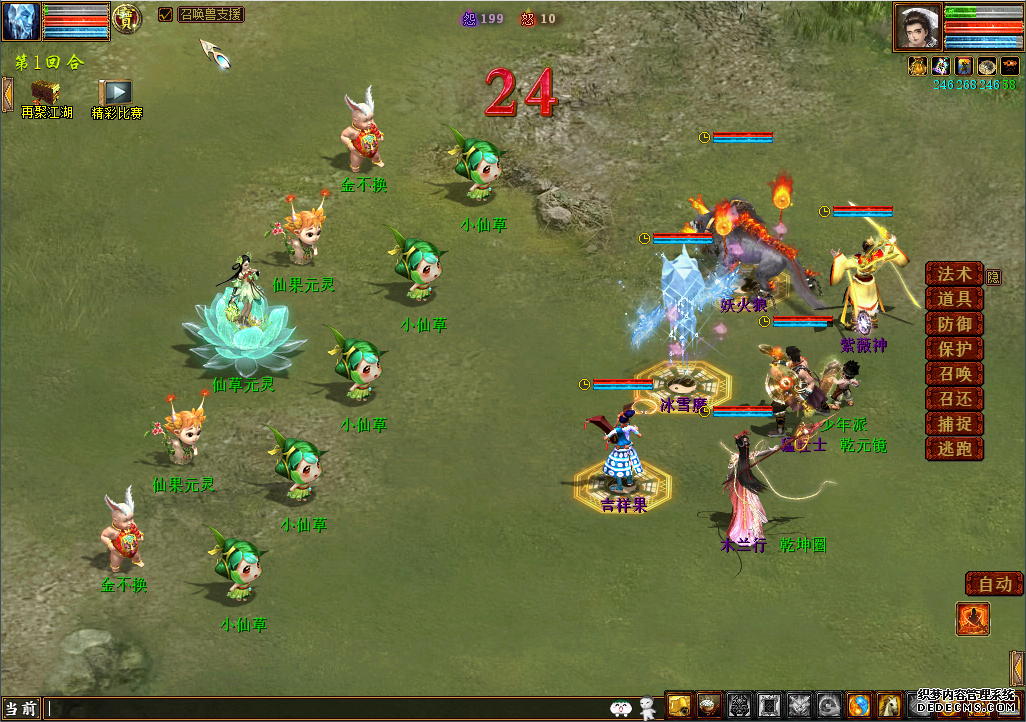The image size is (1026, 722).
Task: Select the 保护 protect command
Action: [954, 349]
